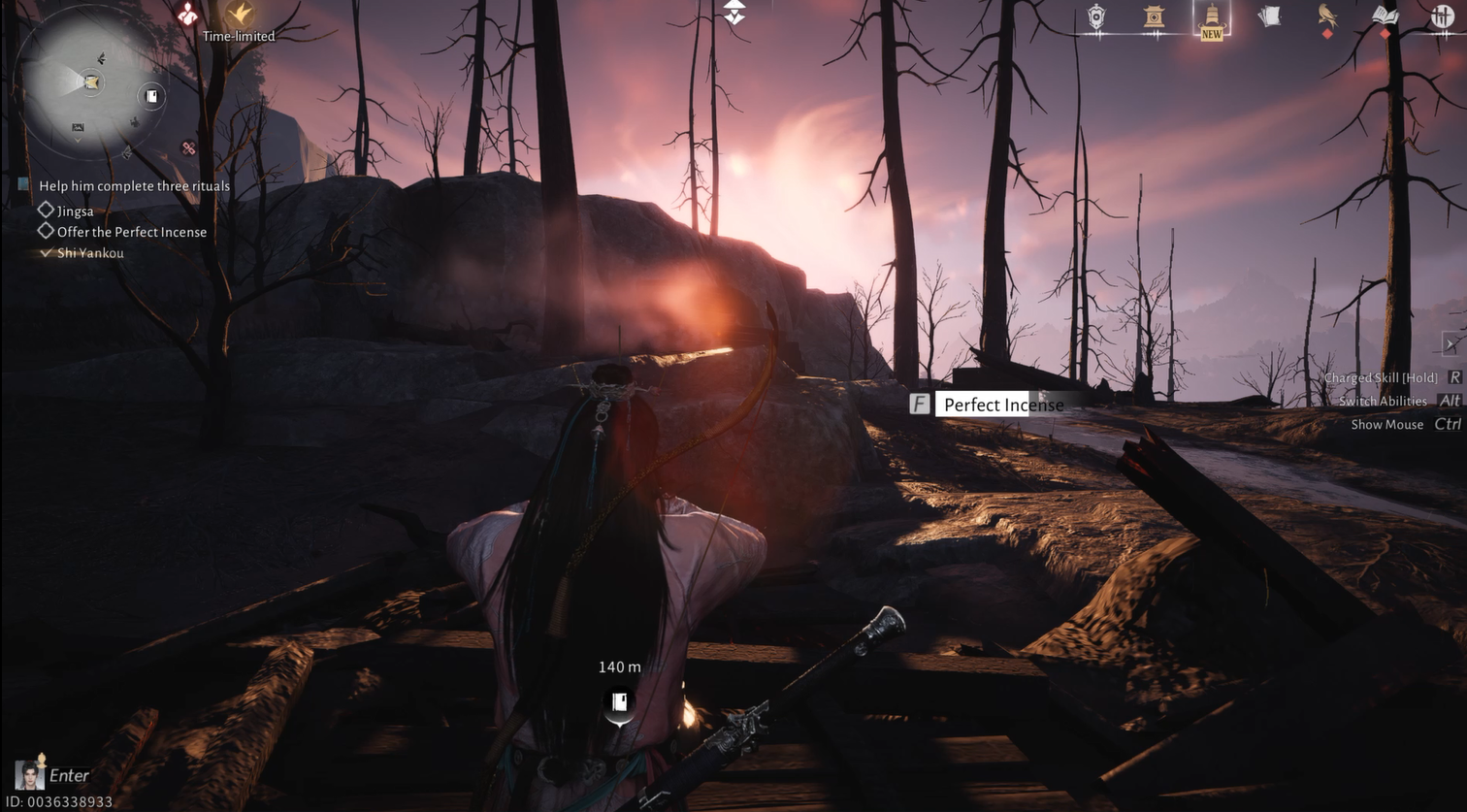Select the Jingsa quest objective

75,211
